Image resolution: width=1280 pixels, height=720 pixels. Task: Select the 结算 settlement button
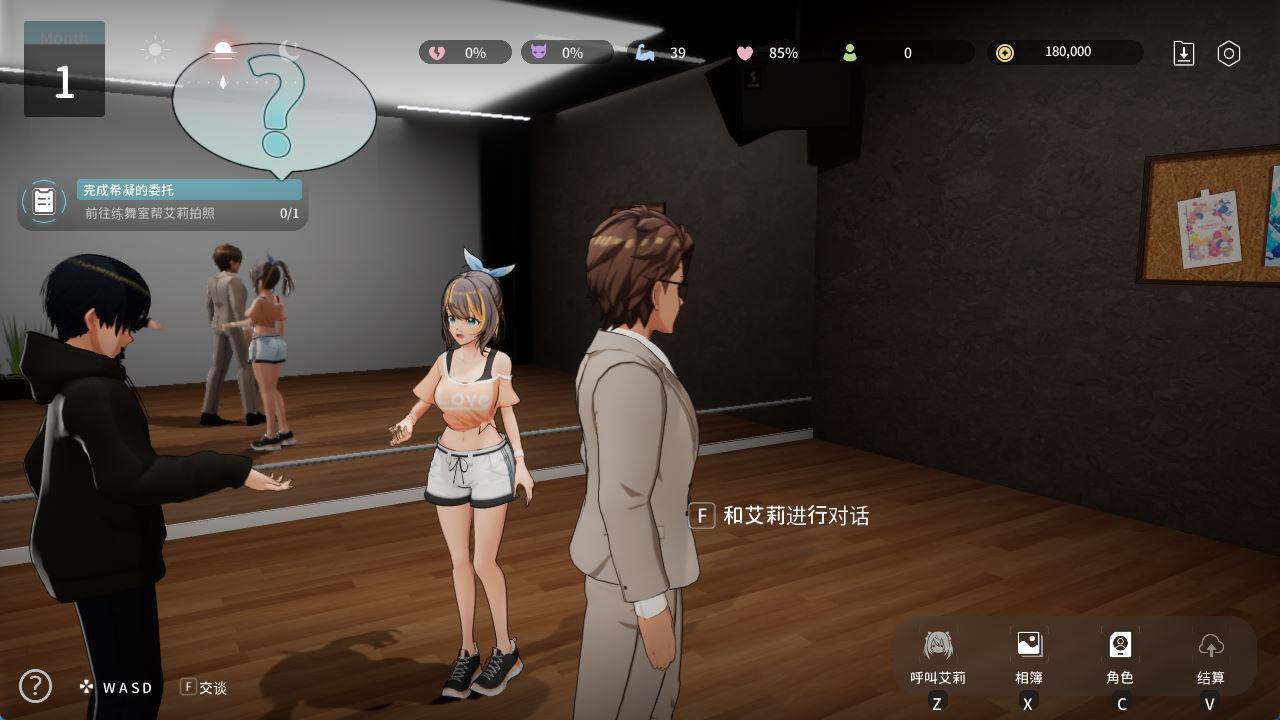(x=1211, y=656)
